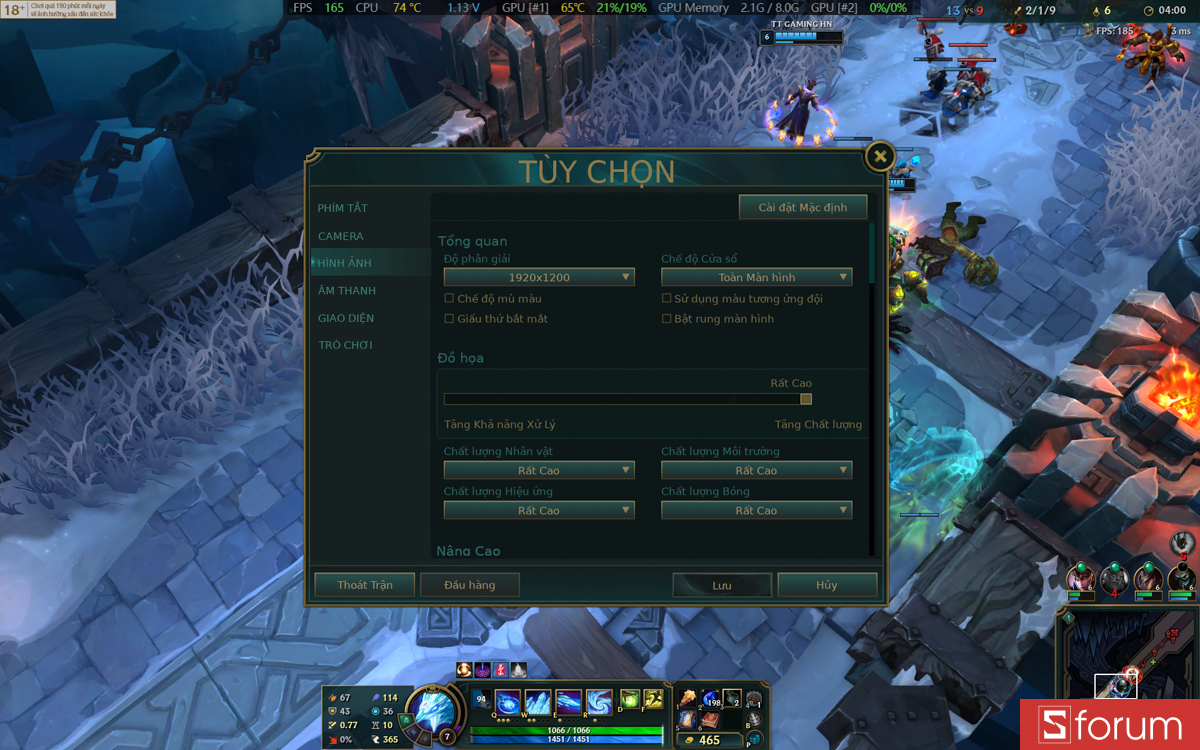Tick the Bật rung màn hình checkbox
The width and height of the screenshot is (1200, 750).
click(x=667, y=319)
